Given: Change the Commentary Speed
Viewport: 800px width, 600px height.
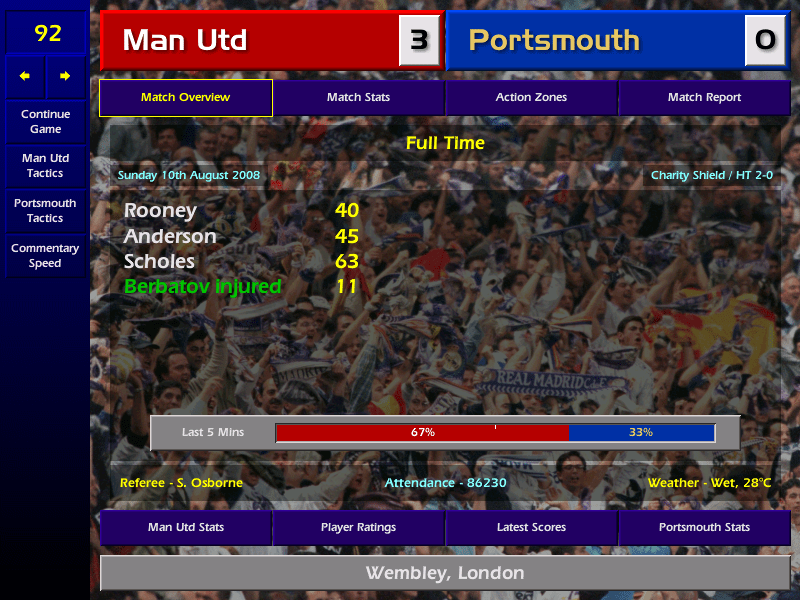Looking at the screenshot, I should 45,256.
